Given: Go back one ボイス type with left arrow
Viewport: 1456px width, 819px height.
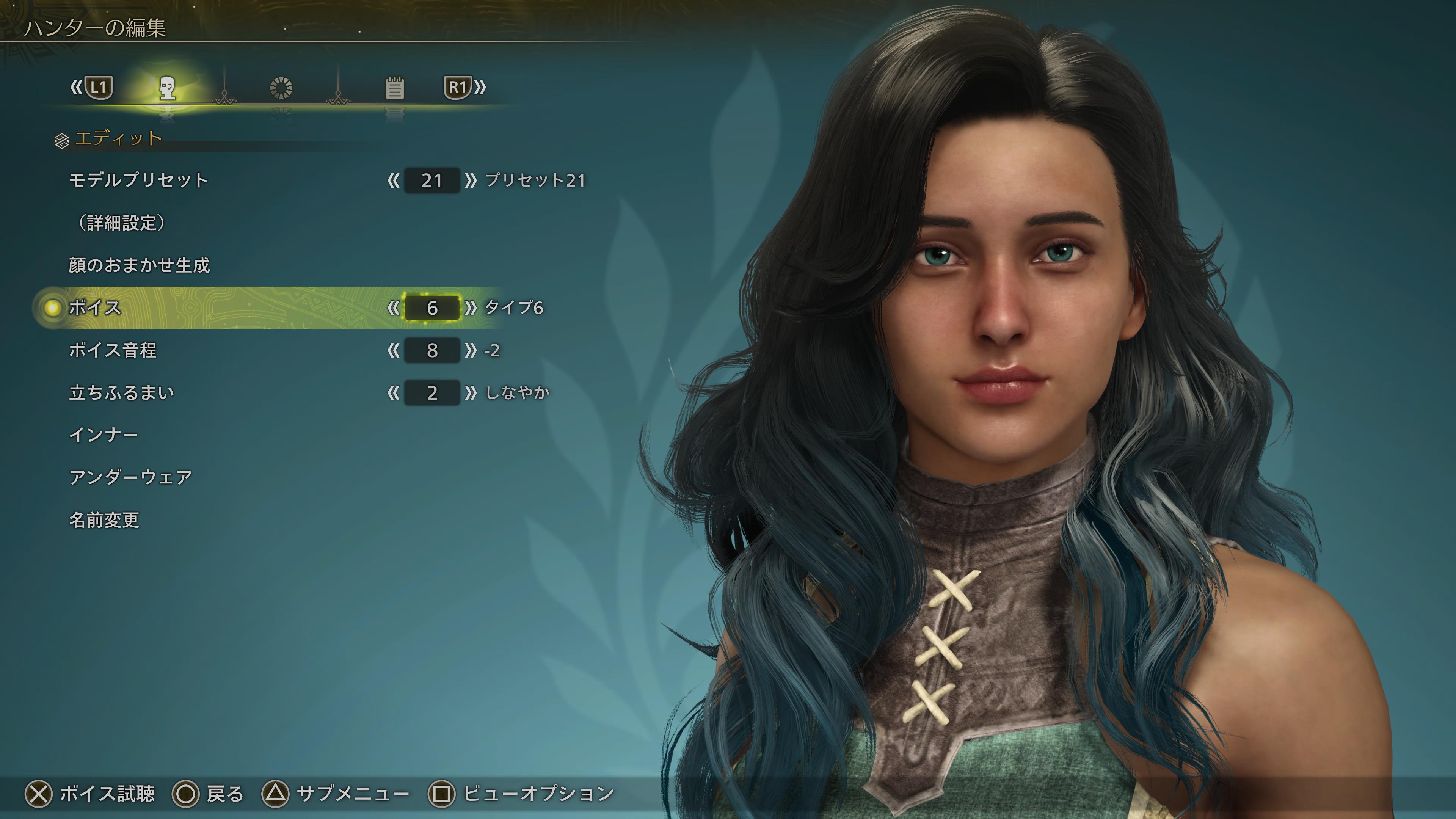Looking at the screenshot, I should 394,308.
